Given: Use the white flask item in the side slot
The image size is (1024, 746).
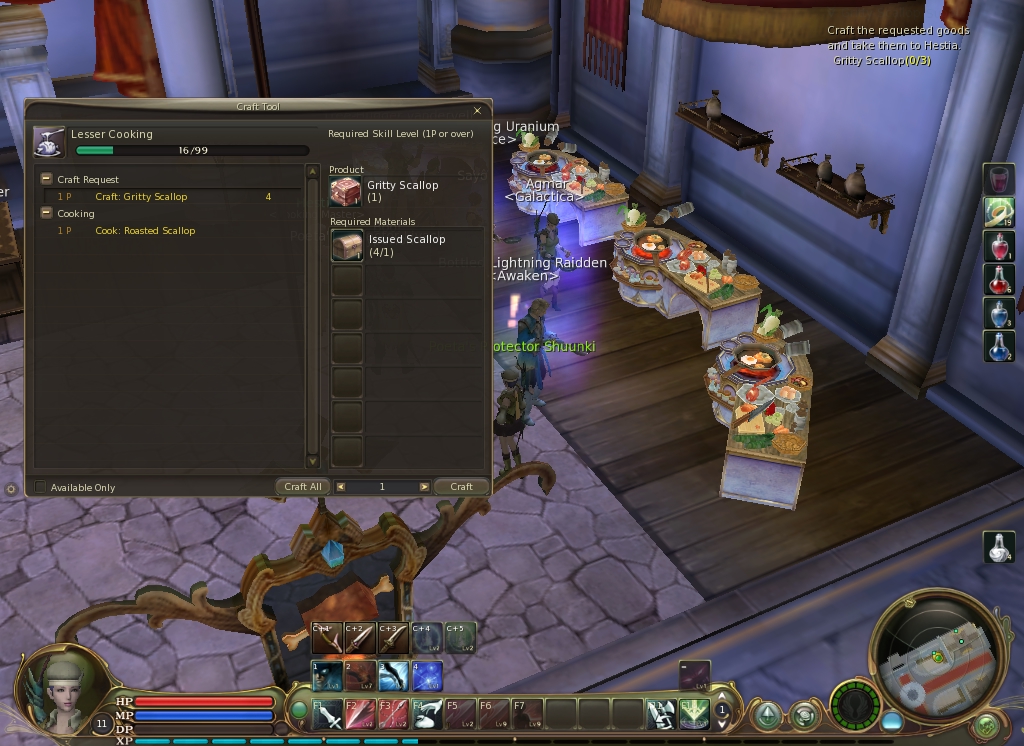Looking at the screenshot, I should [999, 546].
